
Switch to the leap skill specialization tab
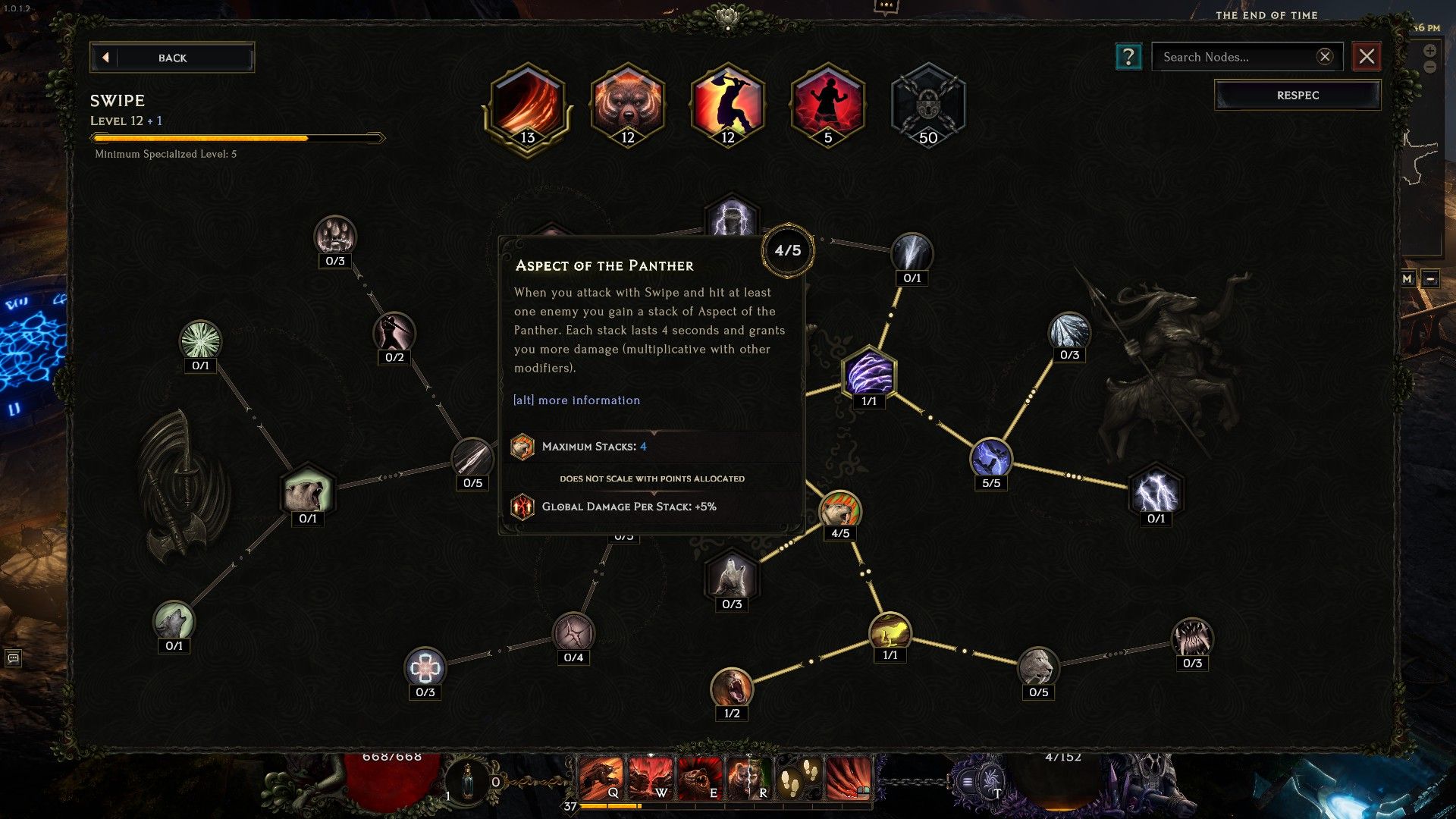click(726, 106)
